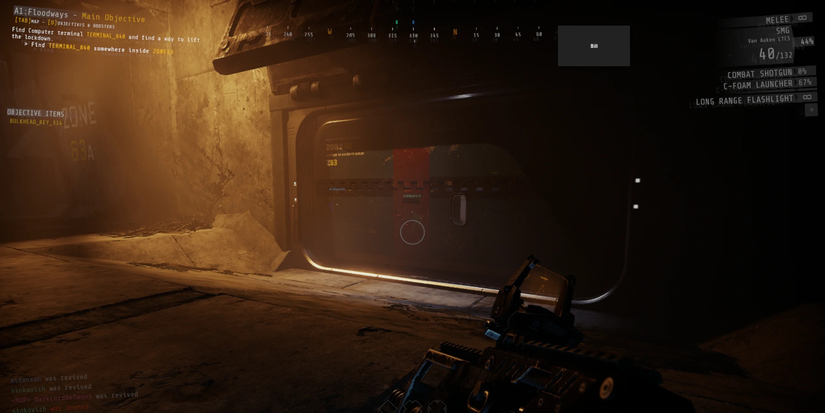Choose the C-Foam Launcher tool slot

pyautogui.click(x=768, y=85)
